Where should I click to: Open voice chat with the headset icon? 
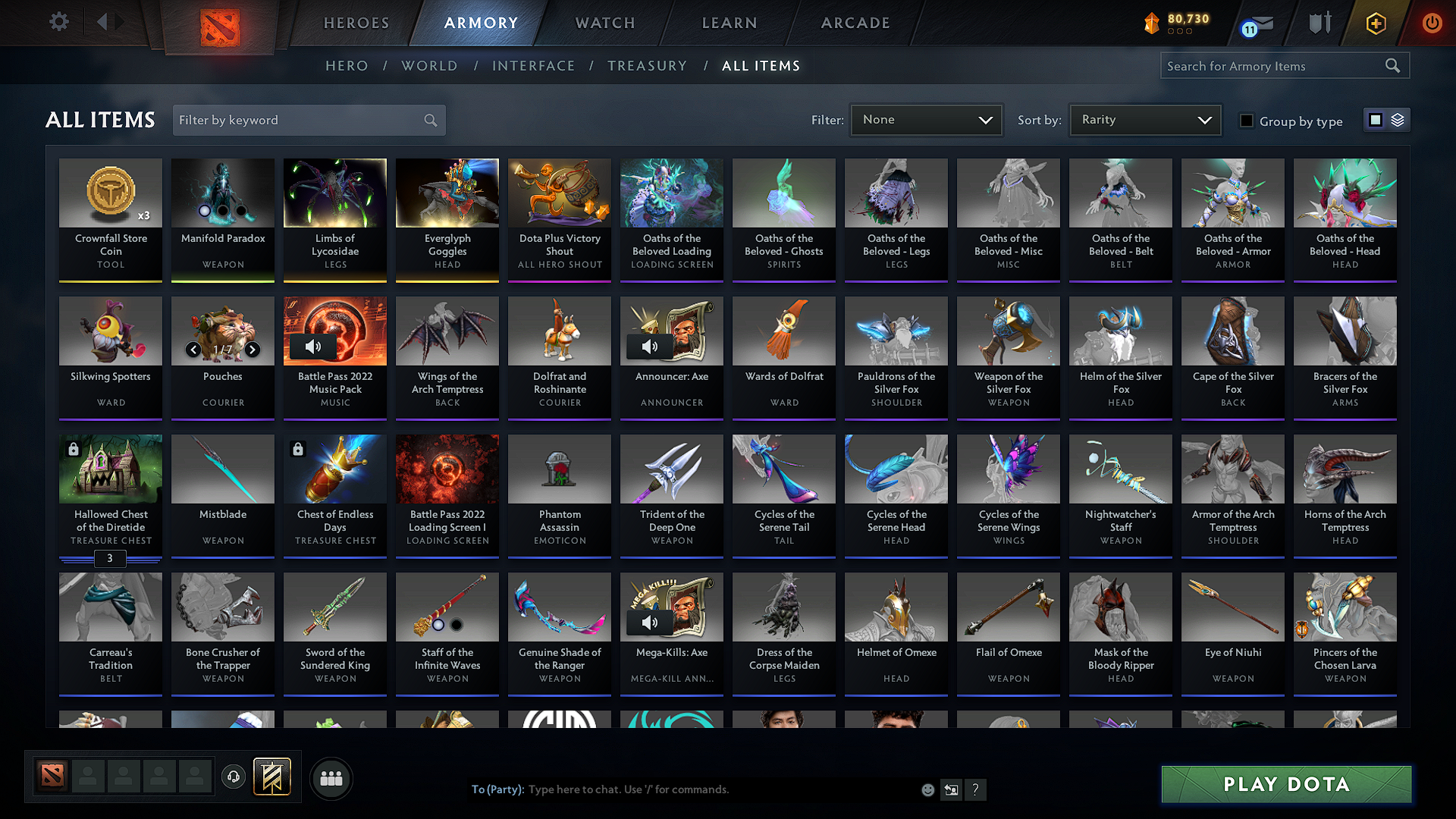click(x=233, y=777)
